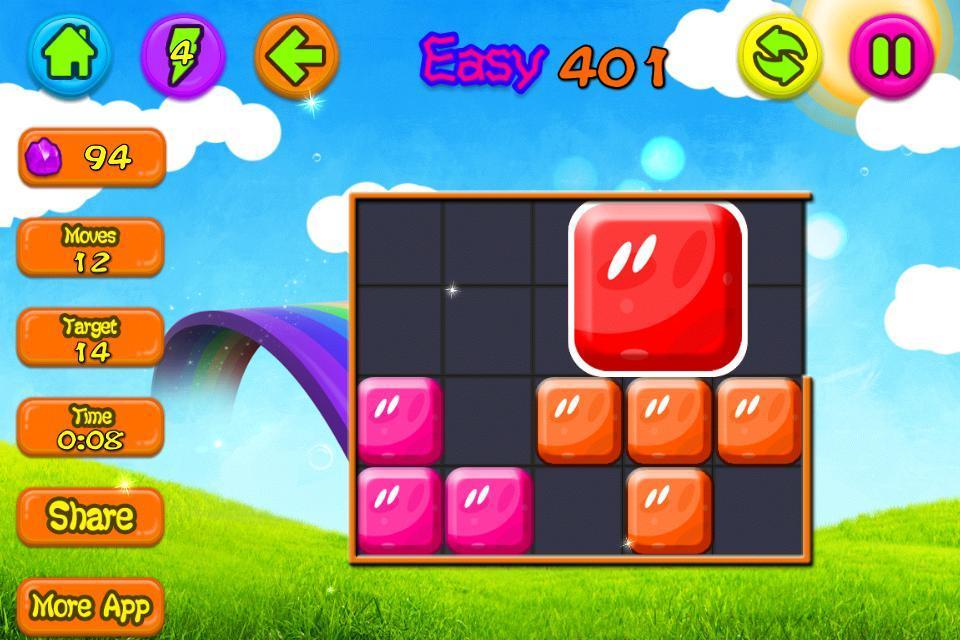Pause the game
The image size is (960, 640).
point(891,55)
